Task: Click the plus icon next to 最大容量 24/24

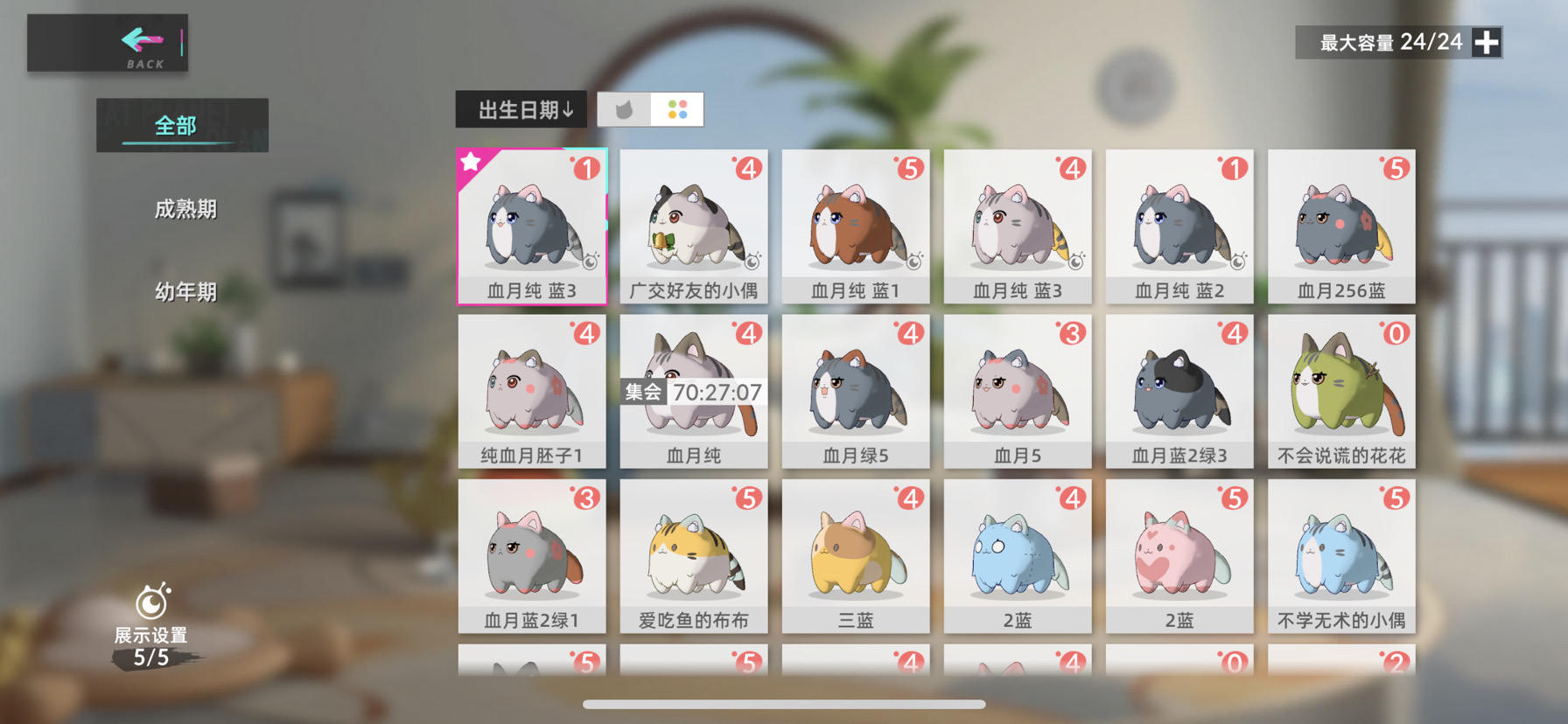Action: [1485, 41]
